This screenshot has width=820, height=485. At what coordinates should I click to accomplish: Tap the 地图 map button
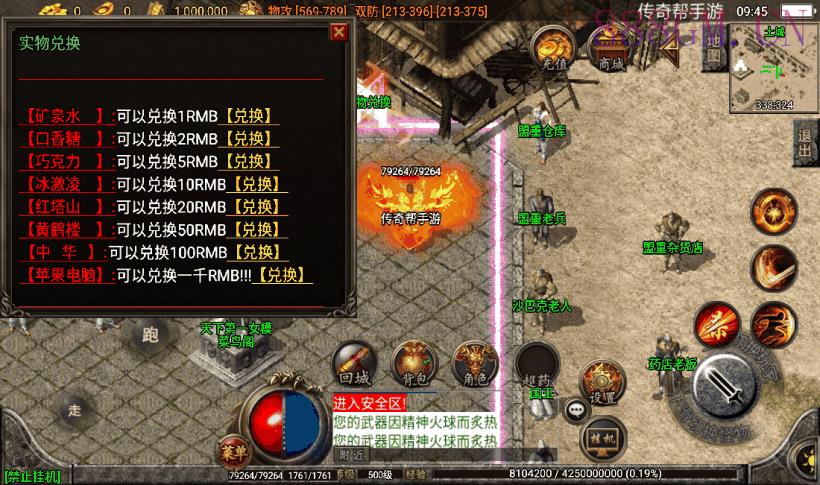713,53
